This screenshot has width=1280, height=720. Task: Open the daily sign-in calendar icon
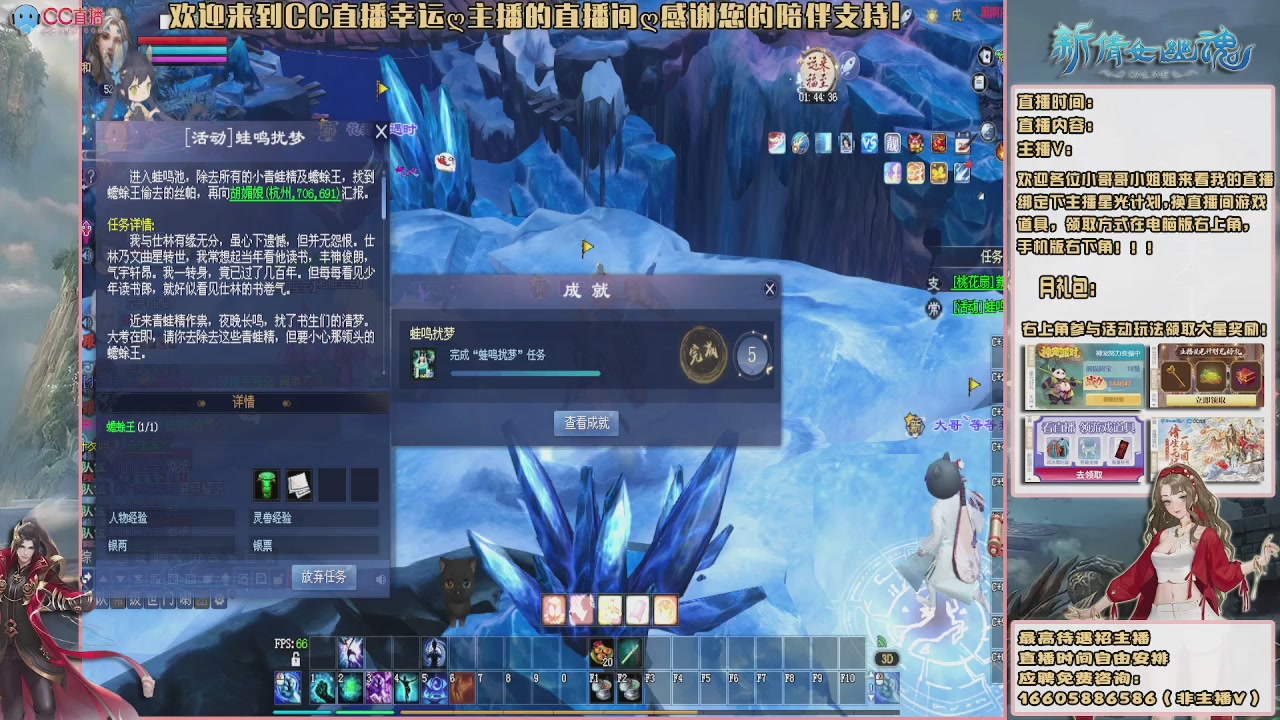click(x=962, y=142)
